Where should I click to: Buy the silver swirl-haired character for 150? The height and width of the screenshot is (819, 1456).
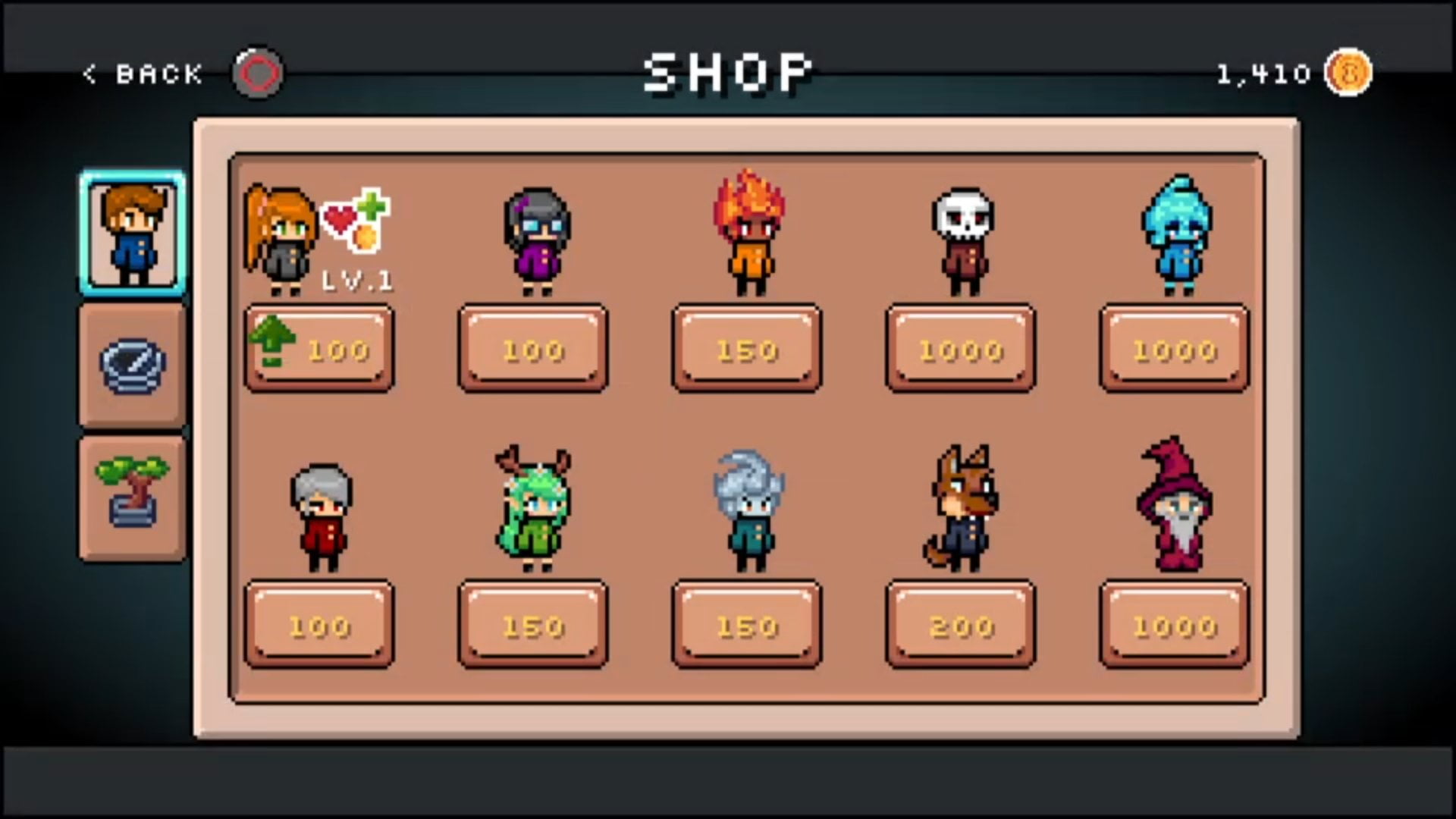coord(747,625)
